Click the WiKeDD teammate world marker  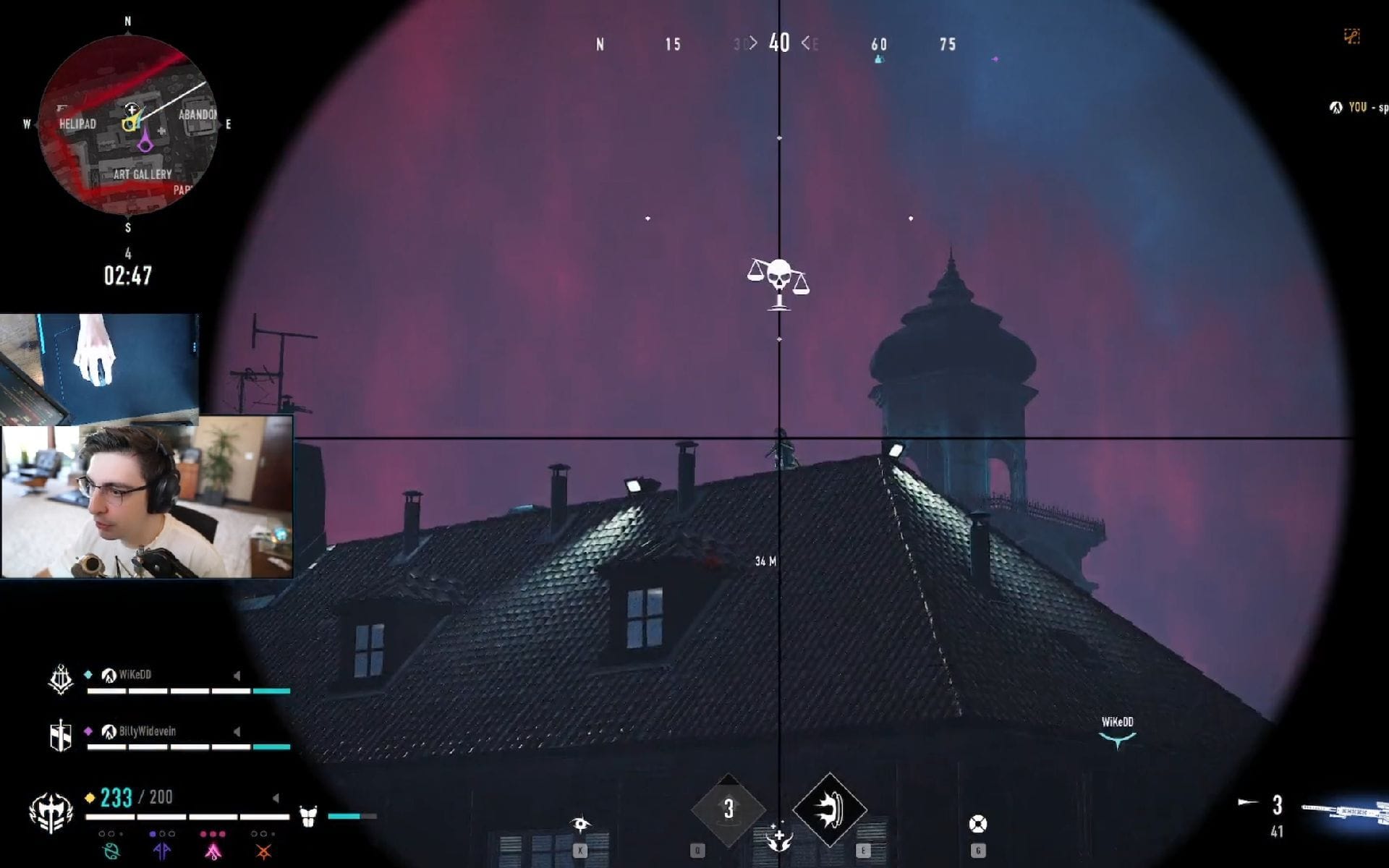(1117, 732)
